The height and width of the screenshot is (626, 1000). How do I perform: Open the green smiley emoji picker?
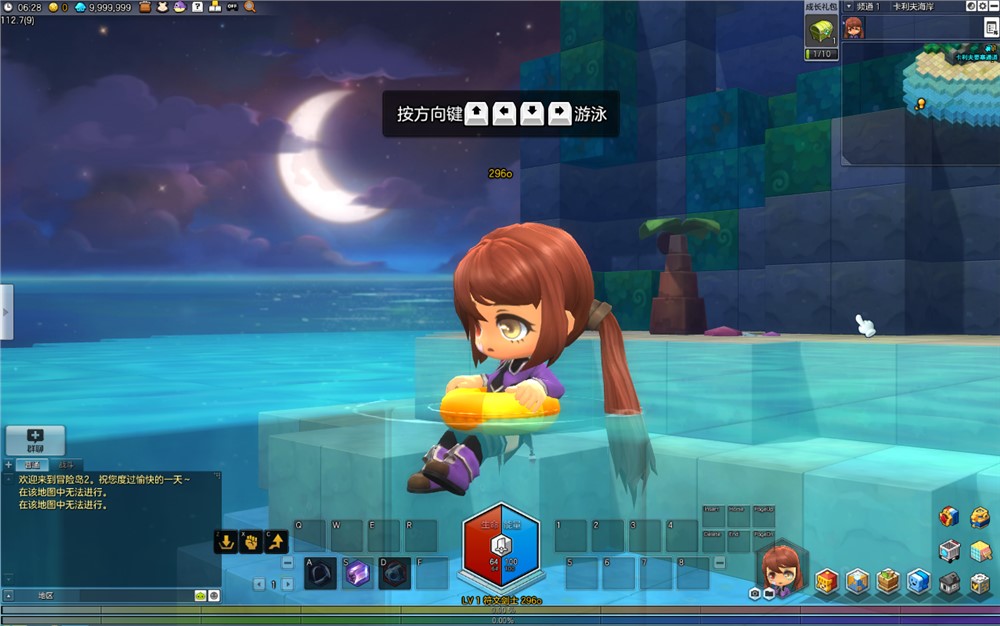(200, 595)
